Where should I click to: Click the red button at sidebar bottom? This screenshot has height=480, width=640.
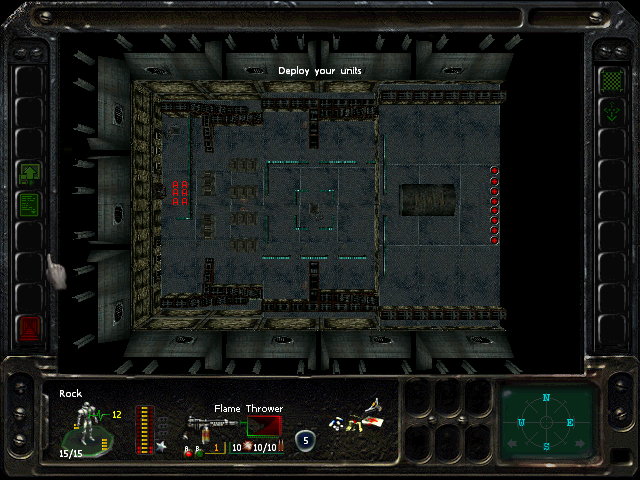pyautogui.click(x=29, y=326)
